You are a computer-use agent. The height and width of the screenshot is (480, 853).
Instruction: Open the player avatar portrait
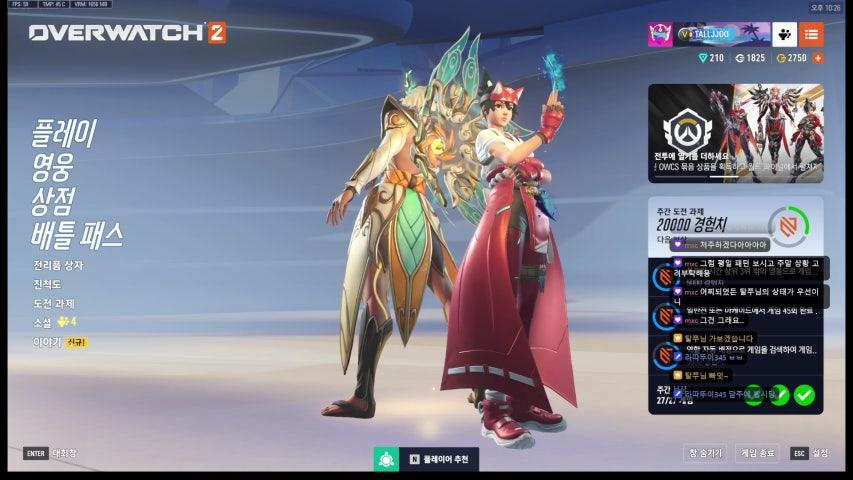coord(660,34)
